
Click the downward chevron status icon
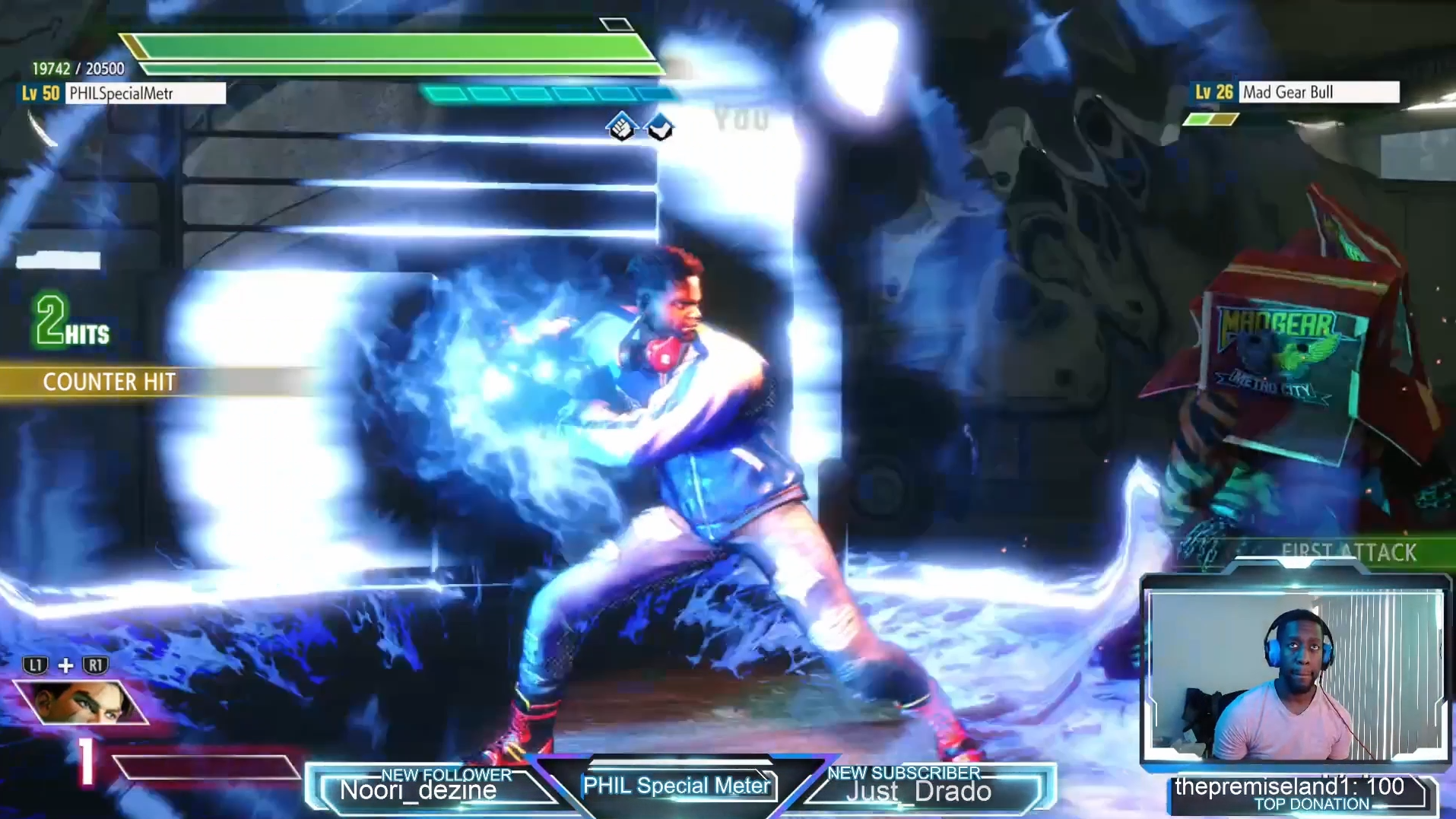coord(660,127)
